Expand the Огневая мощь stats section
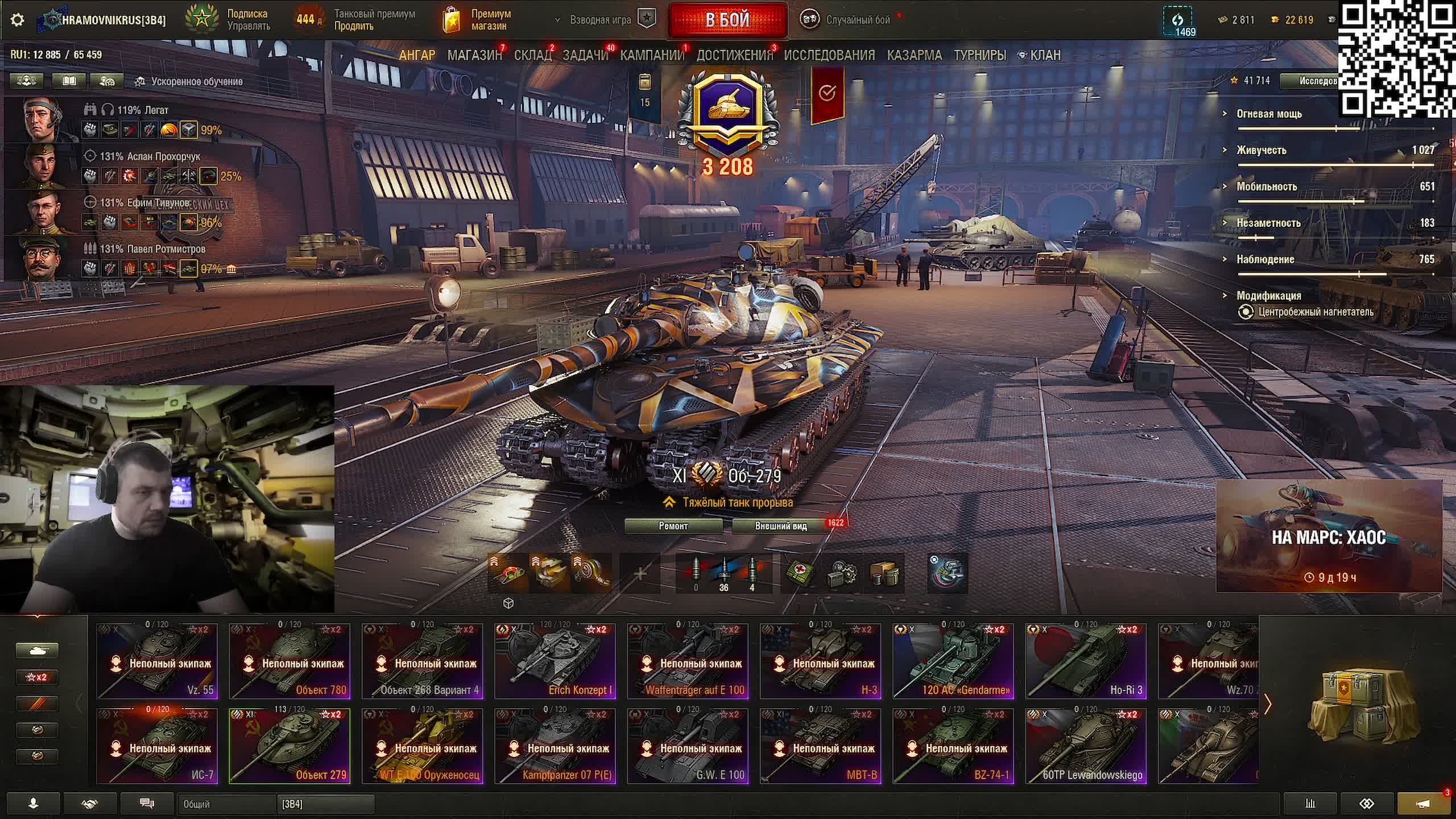 click(x=1269, y=114)
